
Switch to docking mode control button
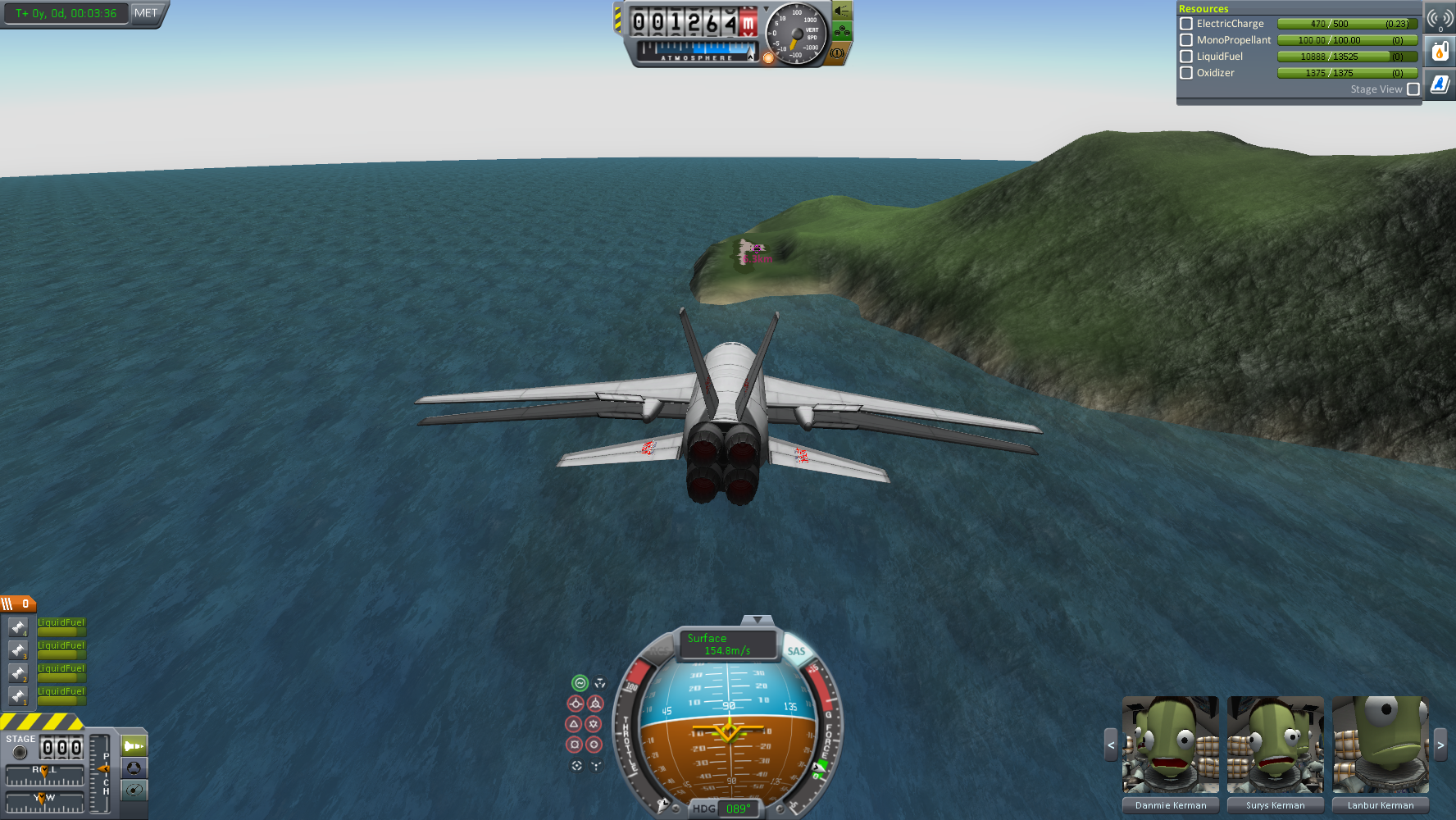coord(134,768)
